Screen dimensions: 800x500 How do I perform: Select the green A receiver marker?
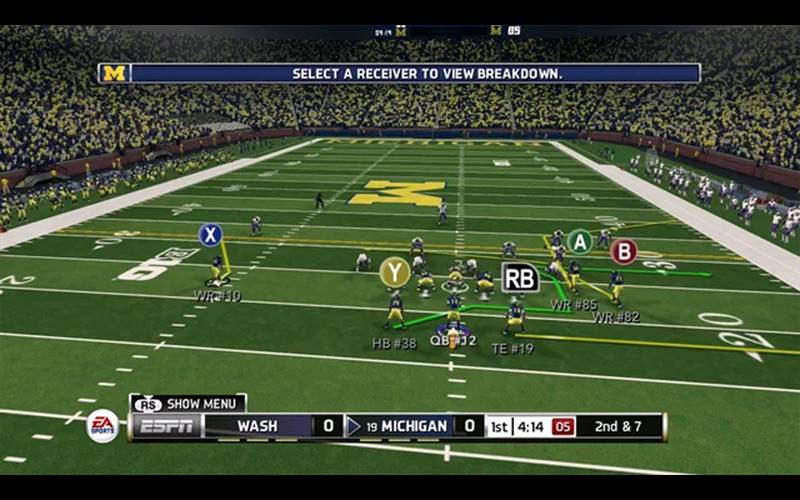tap(579, 241)
